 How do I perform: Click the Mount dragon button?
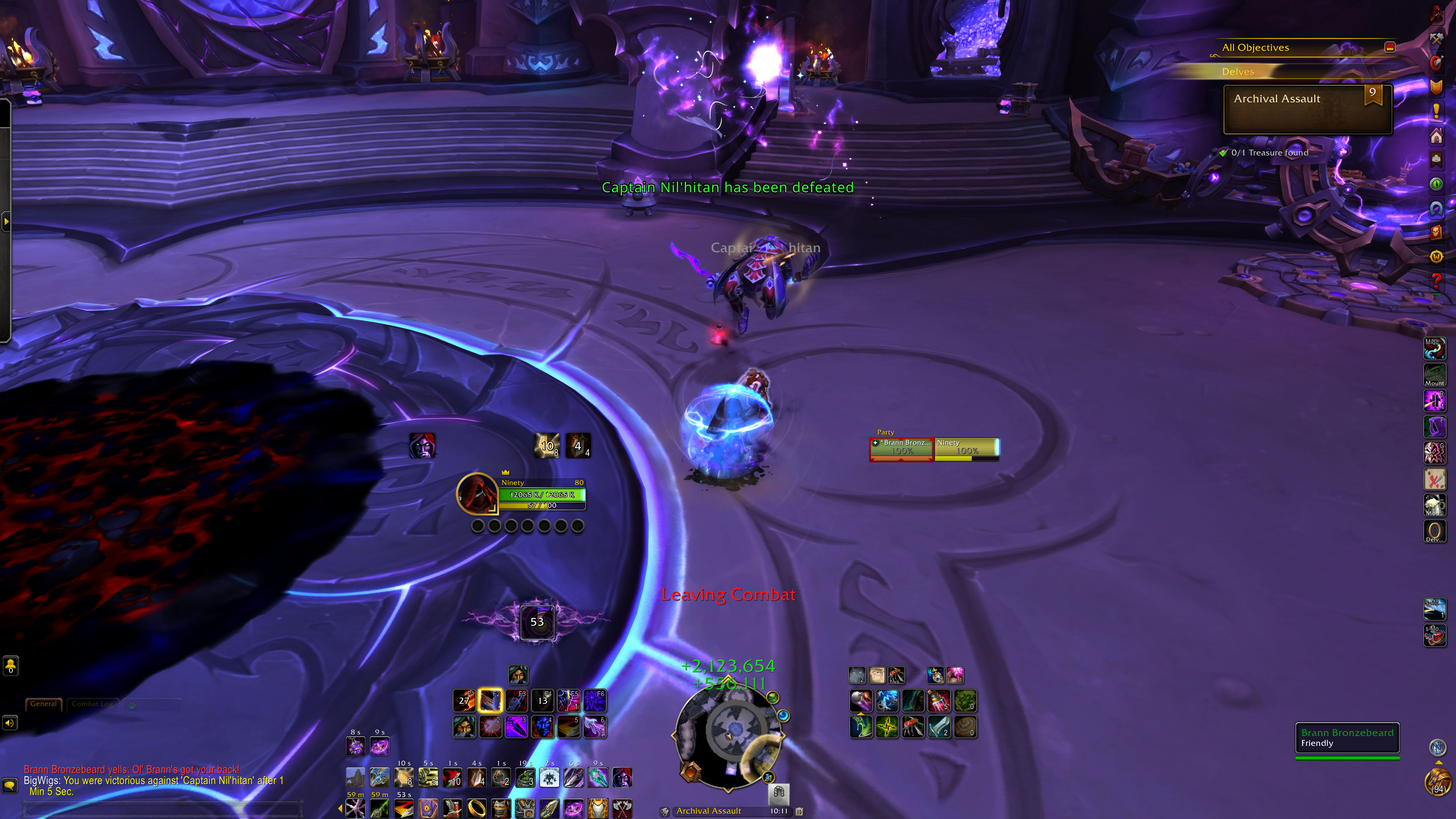[x=1434, y=374]
